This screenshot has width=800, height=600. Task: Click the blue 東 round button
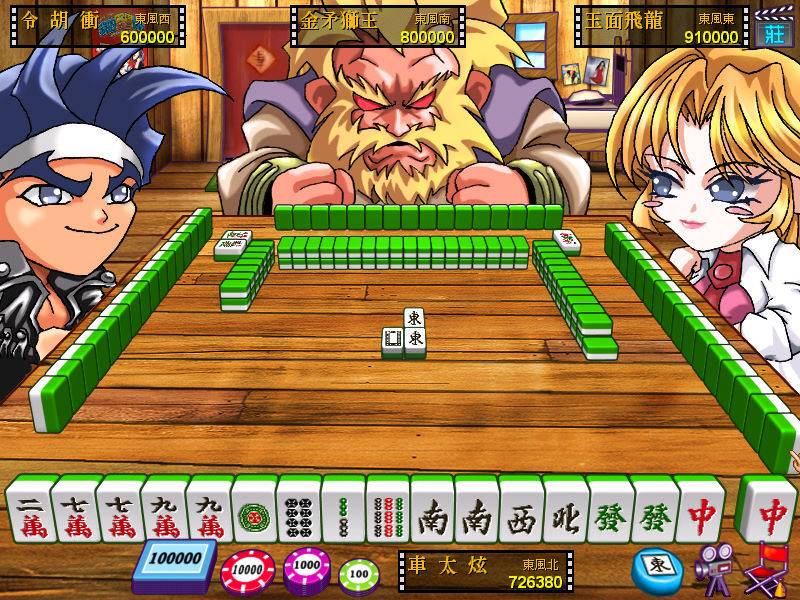point(655,567)
